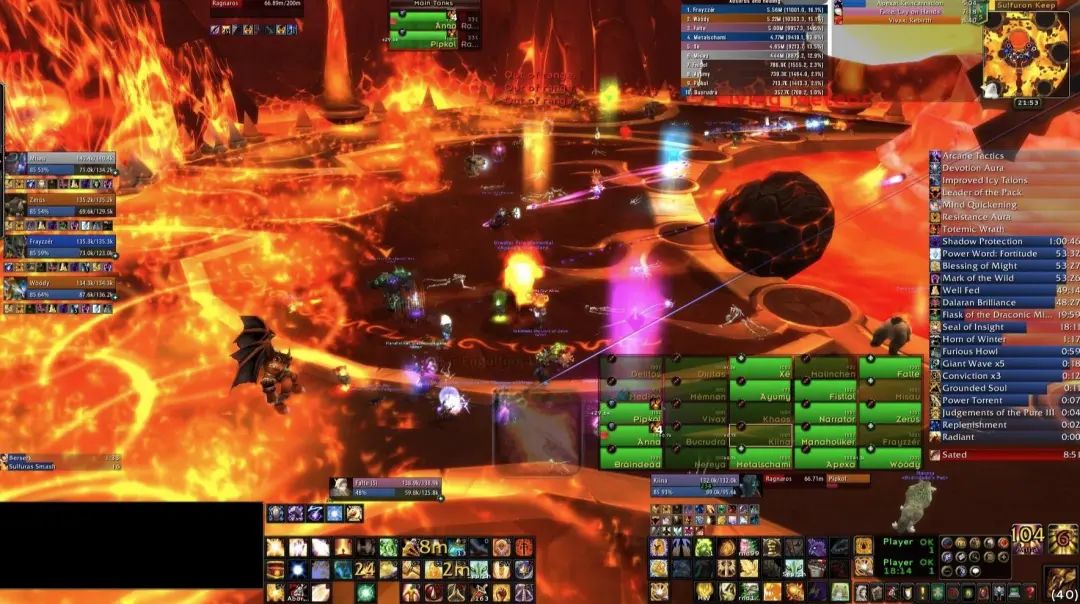Select Falte in the raid frames
This screenshot has width=1080, height=604.
tap(890, 368)
